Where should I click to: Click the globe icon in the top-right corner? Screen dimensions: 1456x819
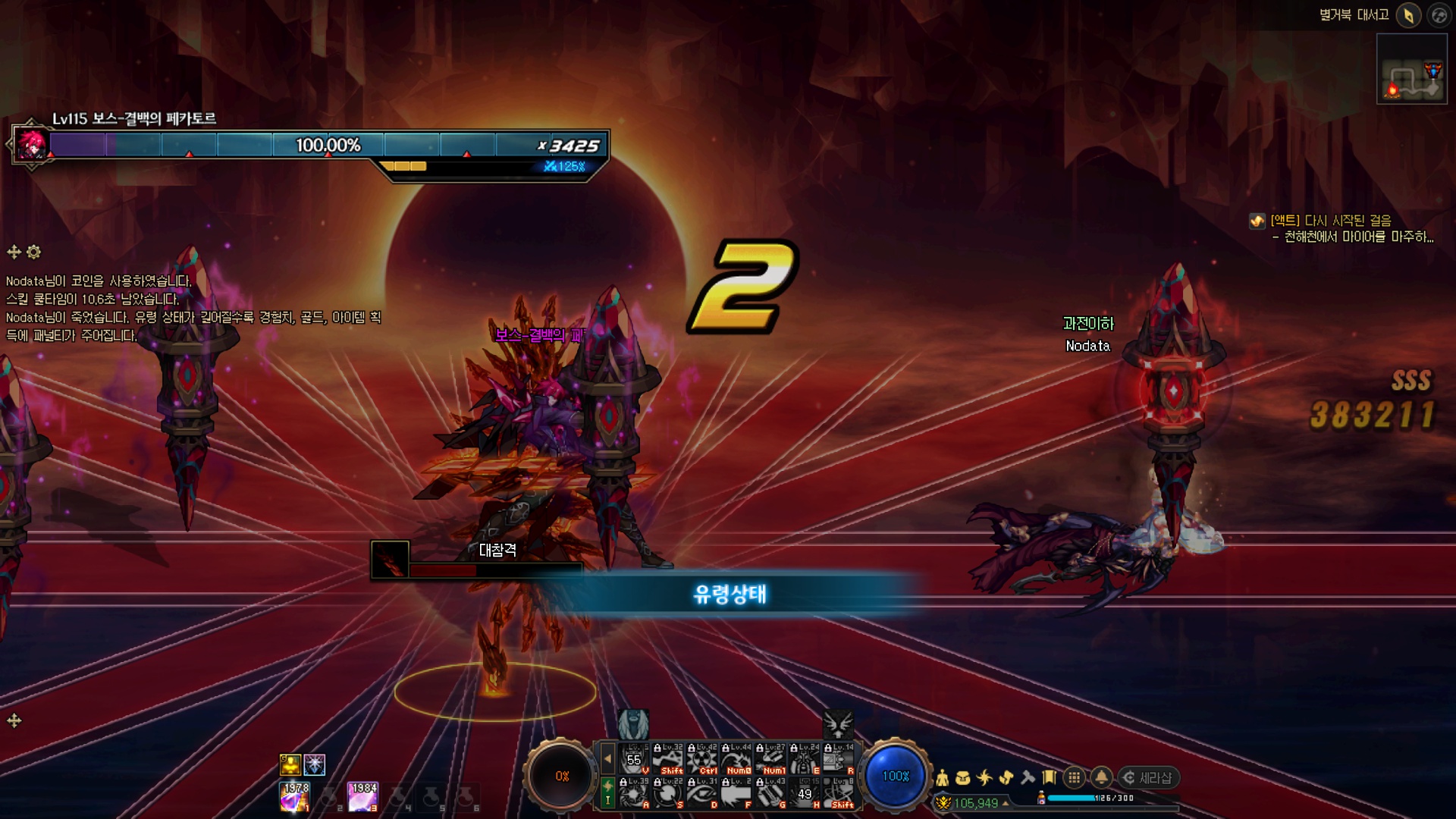pos(1439,15)
